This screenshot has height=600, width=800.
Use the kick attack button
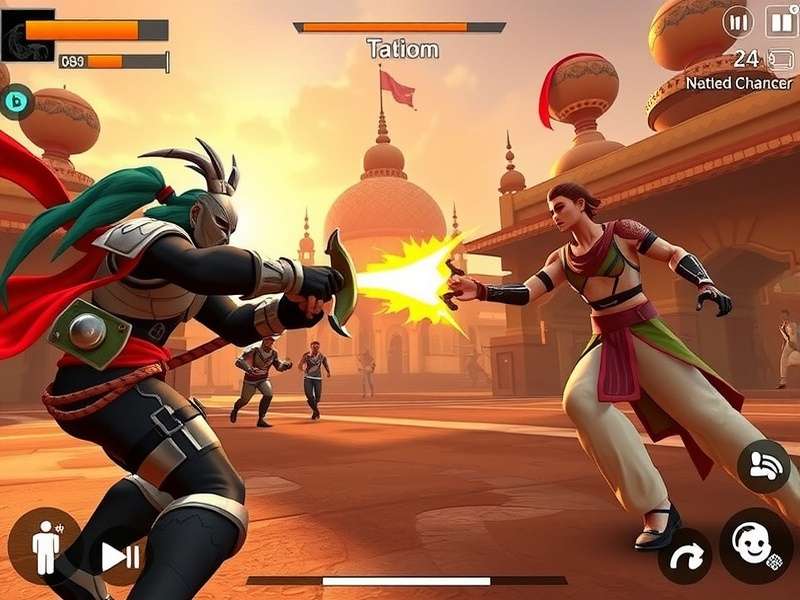click(x=764, y=466)
